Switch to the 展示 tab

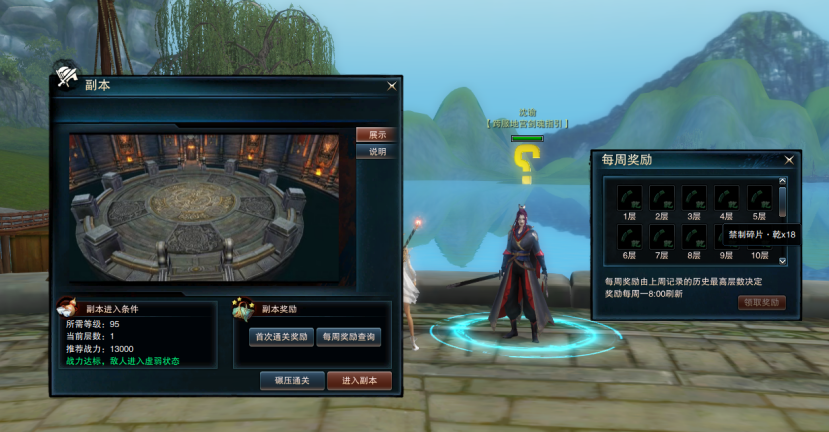click(x=376, y=135)
